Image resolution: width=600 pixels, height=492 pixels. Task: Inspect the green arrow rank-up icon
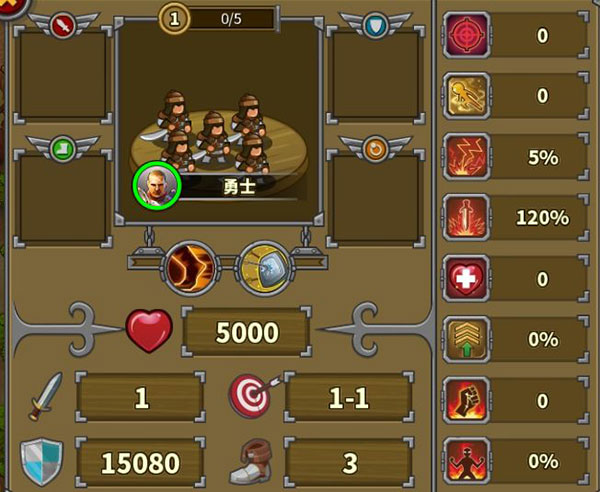(466, 339)
